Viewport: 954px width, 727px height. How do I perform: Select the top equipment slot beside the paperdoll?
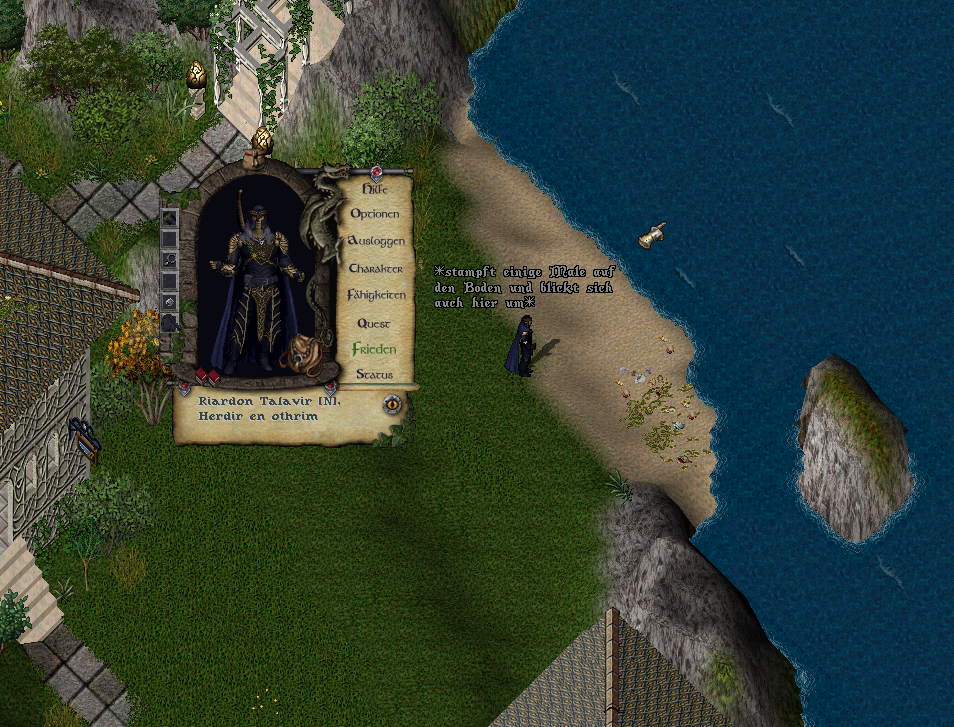click(170, 217)
